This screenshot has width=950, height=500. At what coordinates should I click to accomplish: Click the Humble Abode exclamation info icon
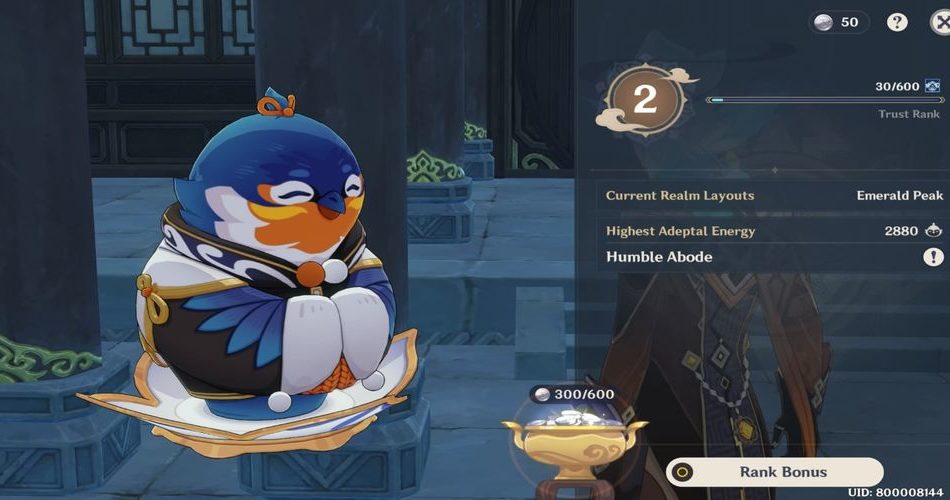pyautogui.click(x=932, y=257)
